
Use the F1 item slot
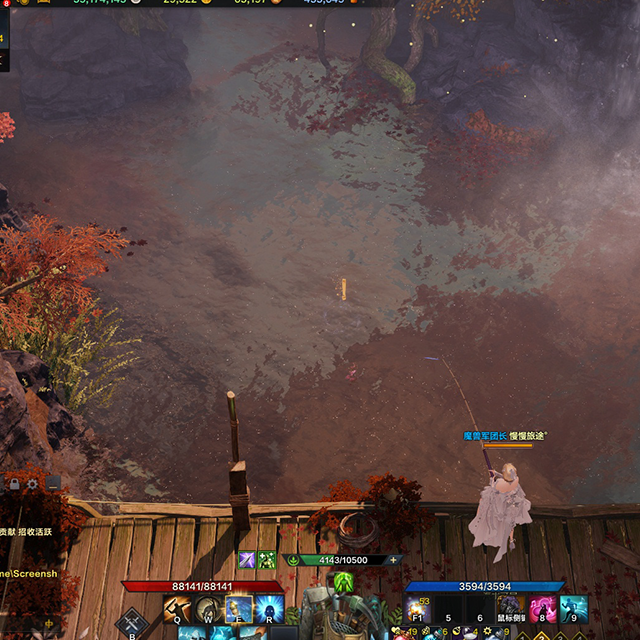[x=419, y=608]
